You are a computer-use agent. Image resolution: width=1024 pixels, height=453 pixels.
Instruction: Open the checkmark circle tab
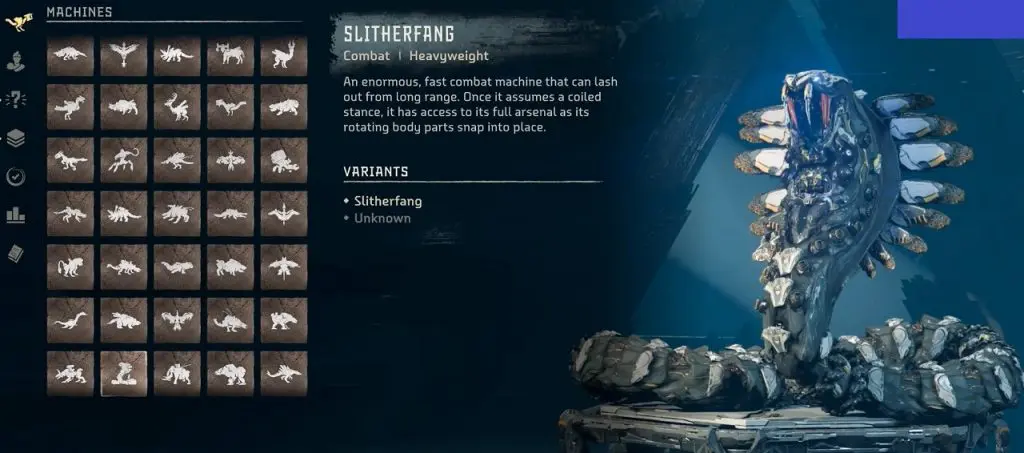pyautogui.click(x=16, y=177)
